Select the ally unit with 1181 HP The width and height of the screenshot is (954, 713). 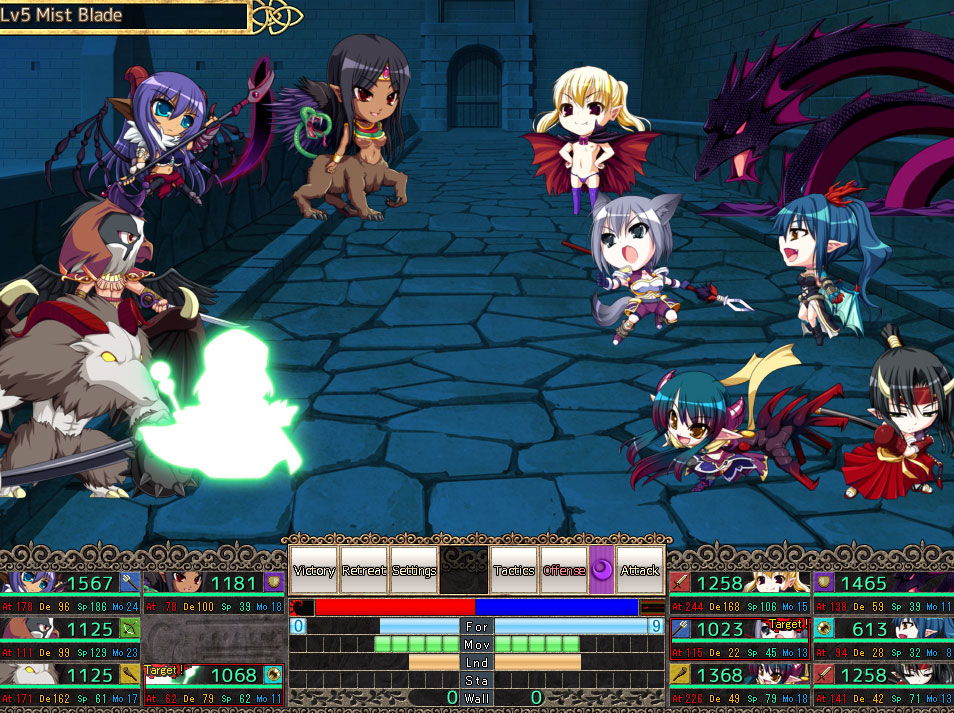pos(214,590)
